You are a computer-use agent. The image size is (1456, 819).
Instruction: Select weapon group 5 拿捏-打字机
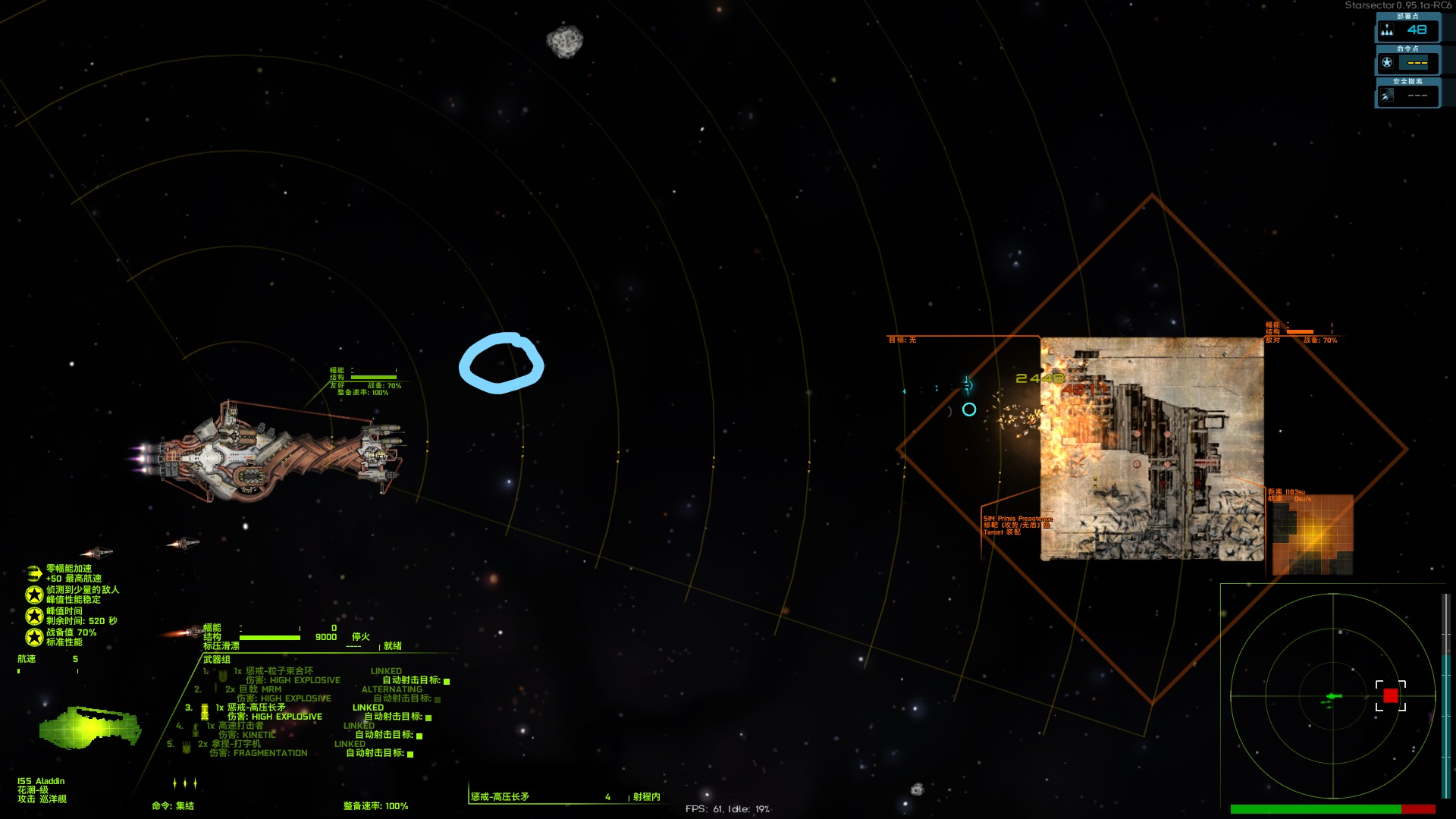point(235,744)
